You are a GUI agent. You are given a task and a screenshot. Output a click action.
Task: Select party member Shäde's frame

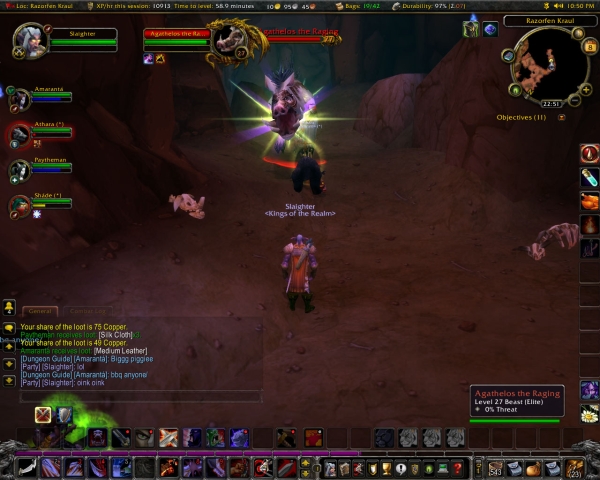point(48,203)
